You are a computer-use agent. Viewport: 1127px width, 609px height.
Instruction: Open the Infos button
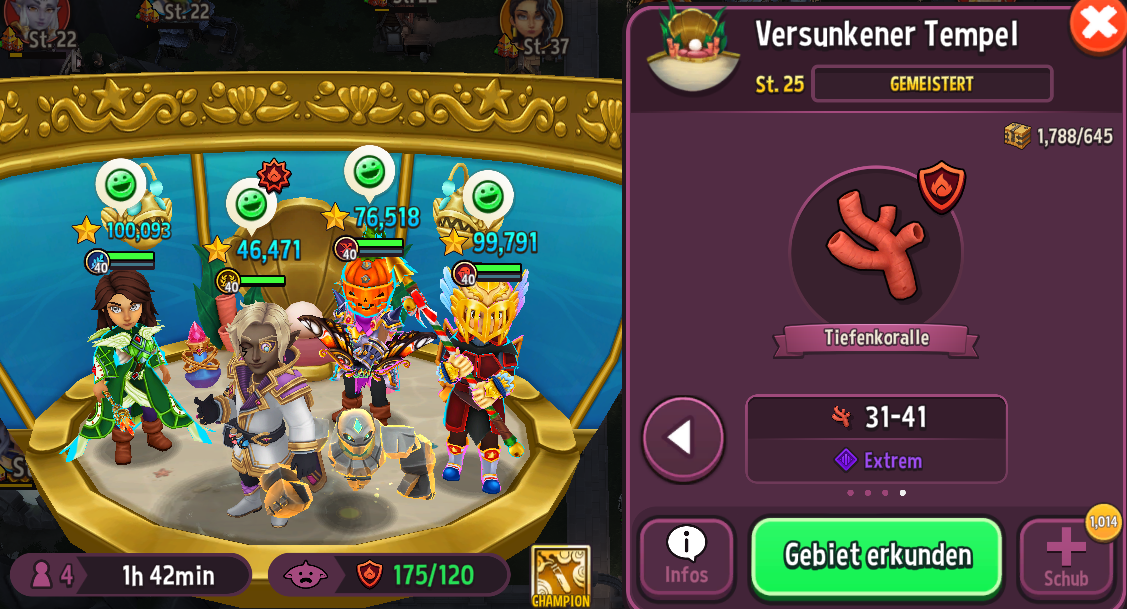point(686,558)
